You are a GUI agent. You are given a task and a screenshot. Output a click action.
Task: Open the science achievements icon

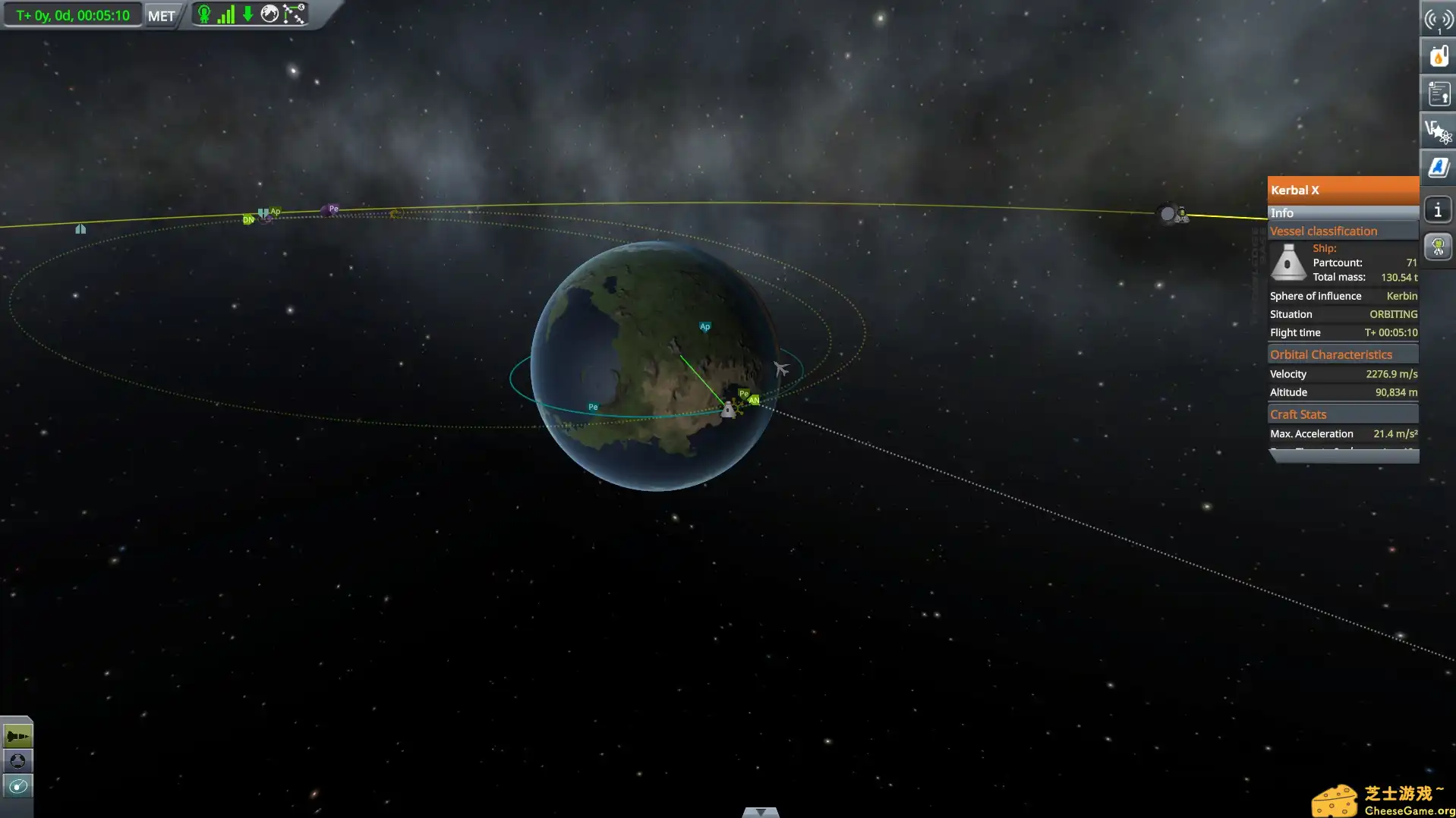click(x=1438, y=130)
